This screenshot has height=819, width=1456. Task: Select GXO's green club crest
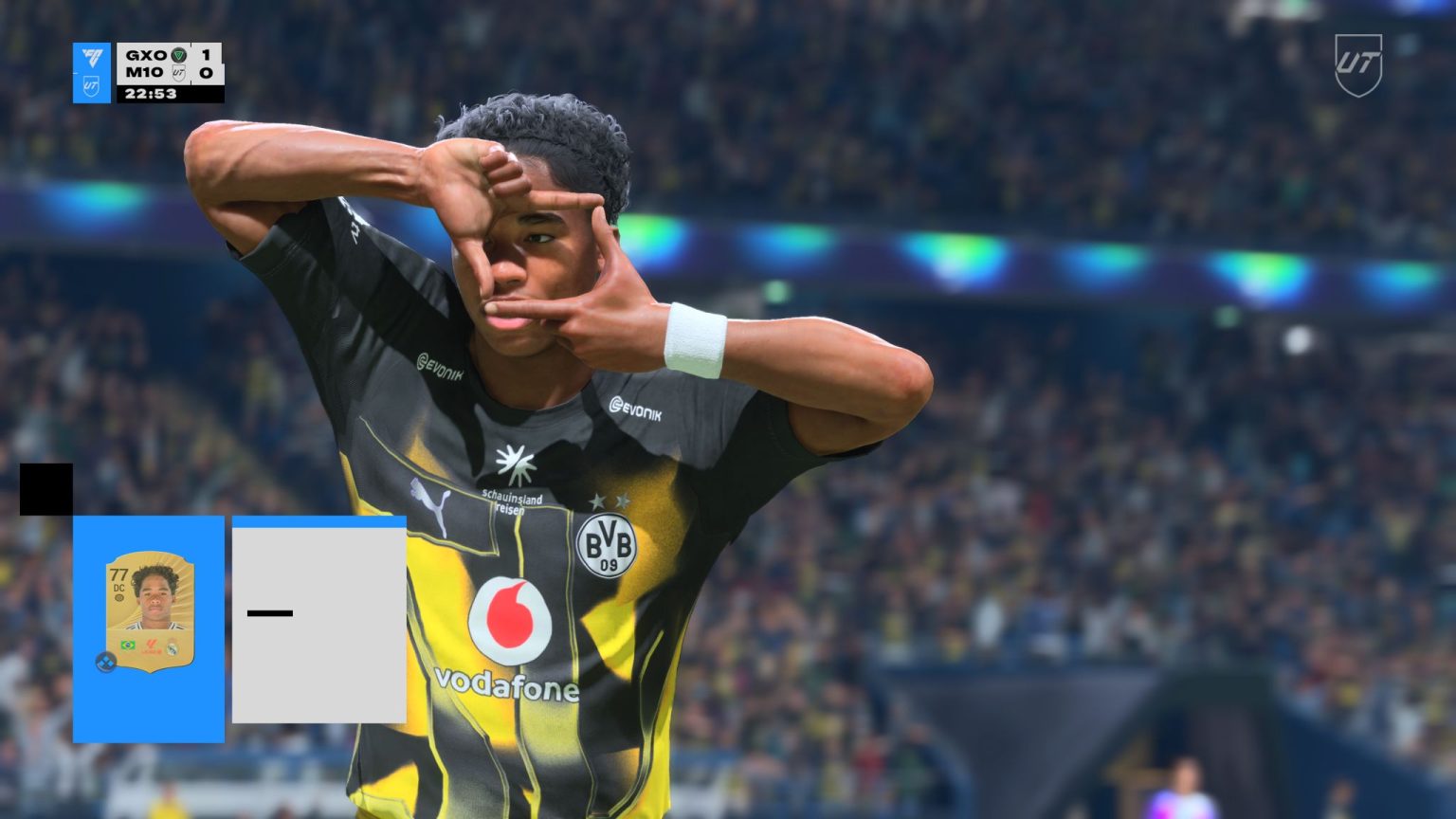[x=181, y=55]
